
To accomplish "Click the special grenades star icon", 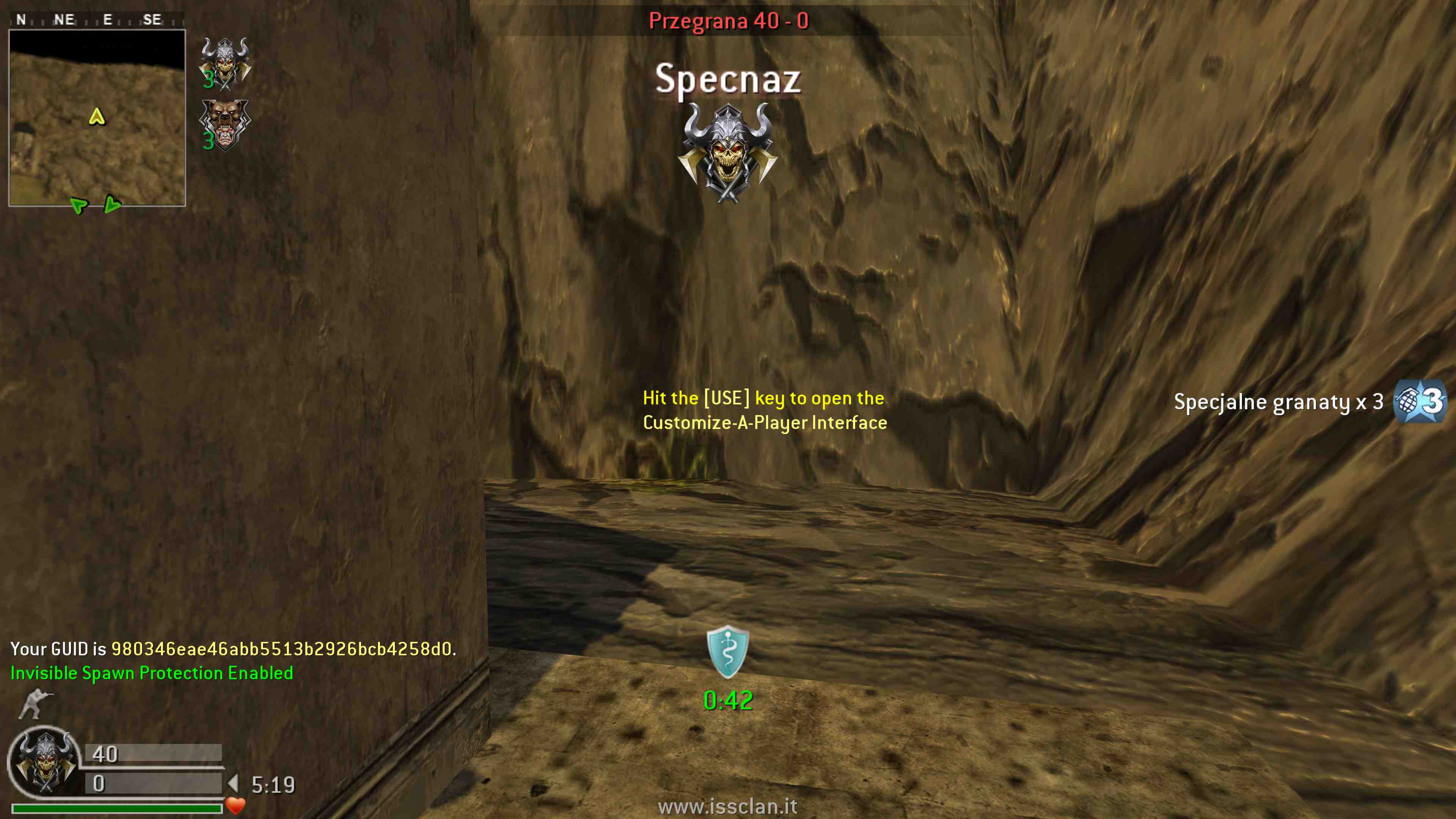I will [1419, 402].
